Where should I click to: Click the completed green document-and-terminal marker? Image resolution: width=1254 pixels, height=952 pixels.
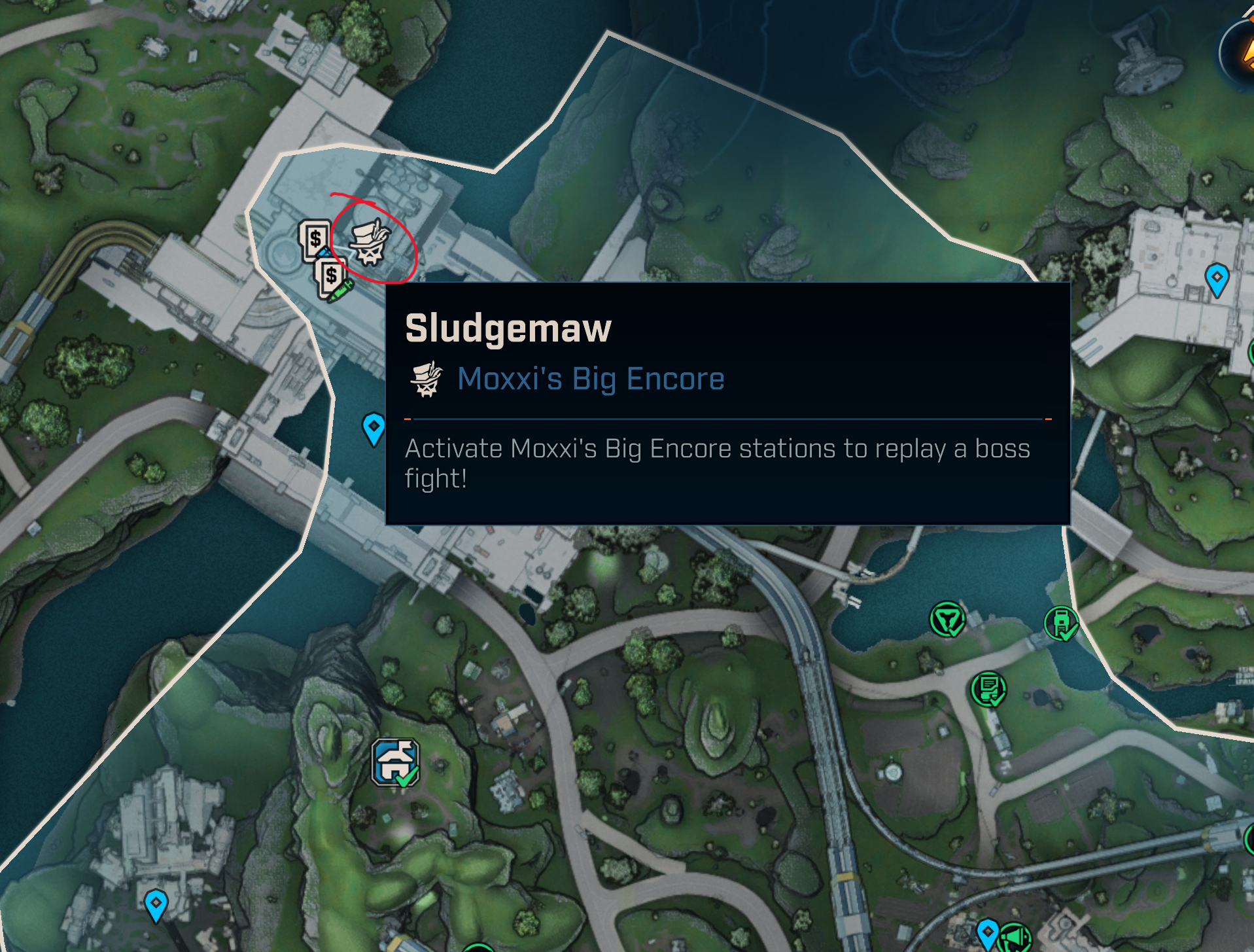pos(988,689)
